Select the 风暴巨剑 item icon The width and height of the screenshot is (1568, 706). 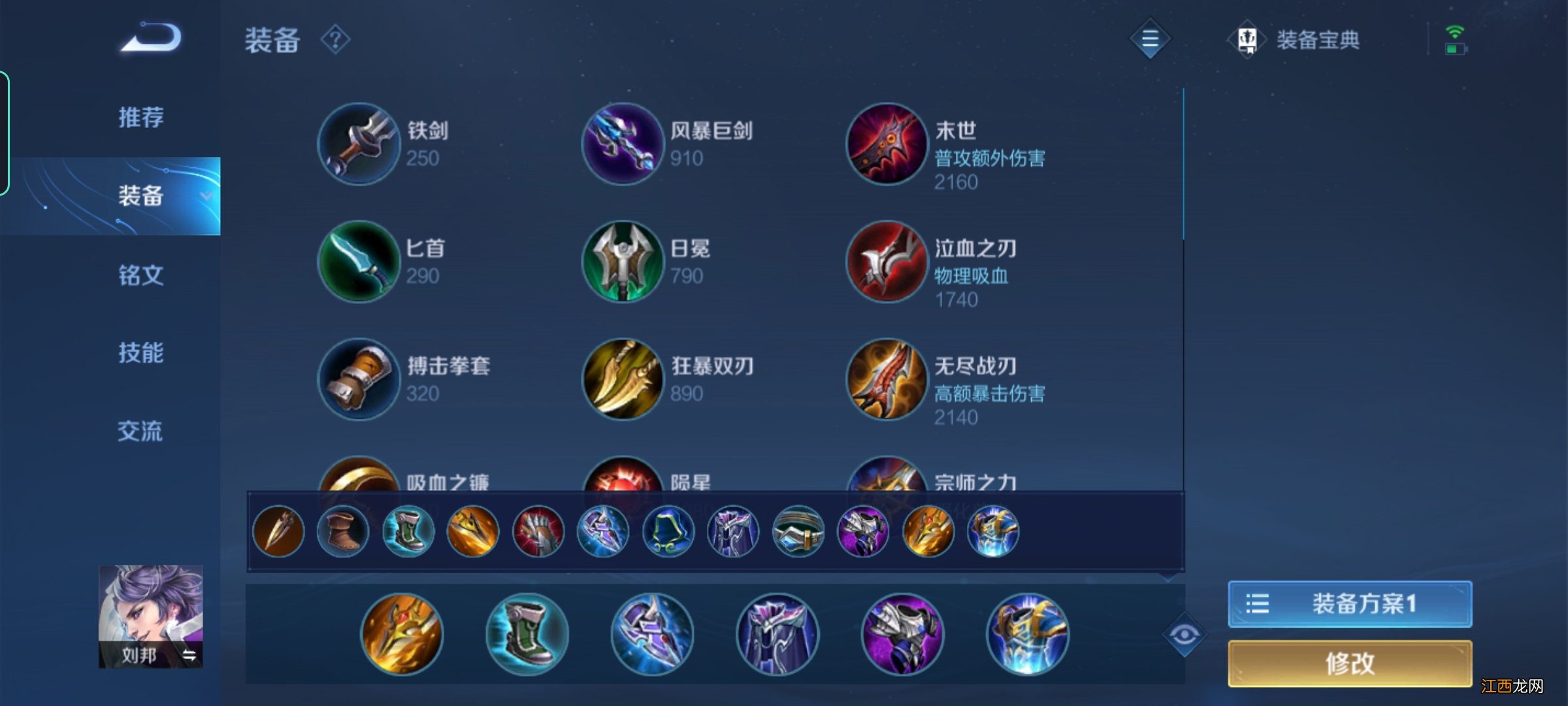tap(624, 144)
